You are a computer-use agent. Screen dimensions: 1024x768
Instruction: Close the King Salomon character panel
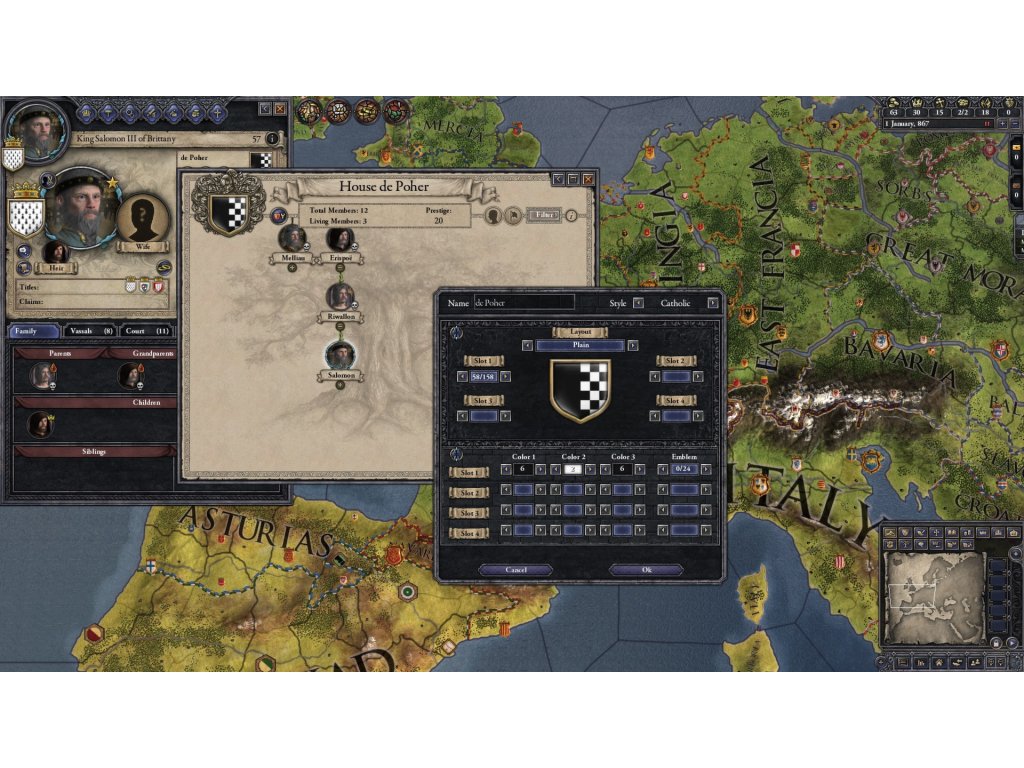pos(280,108)
